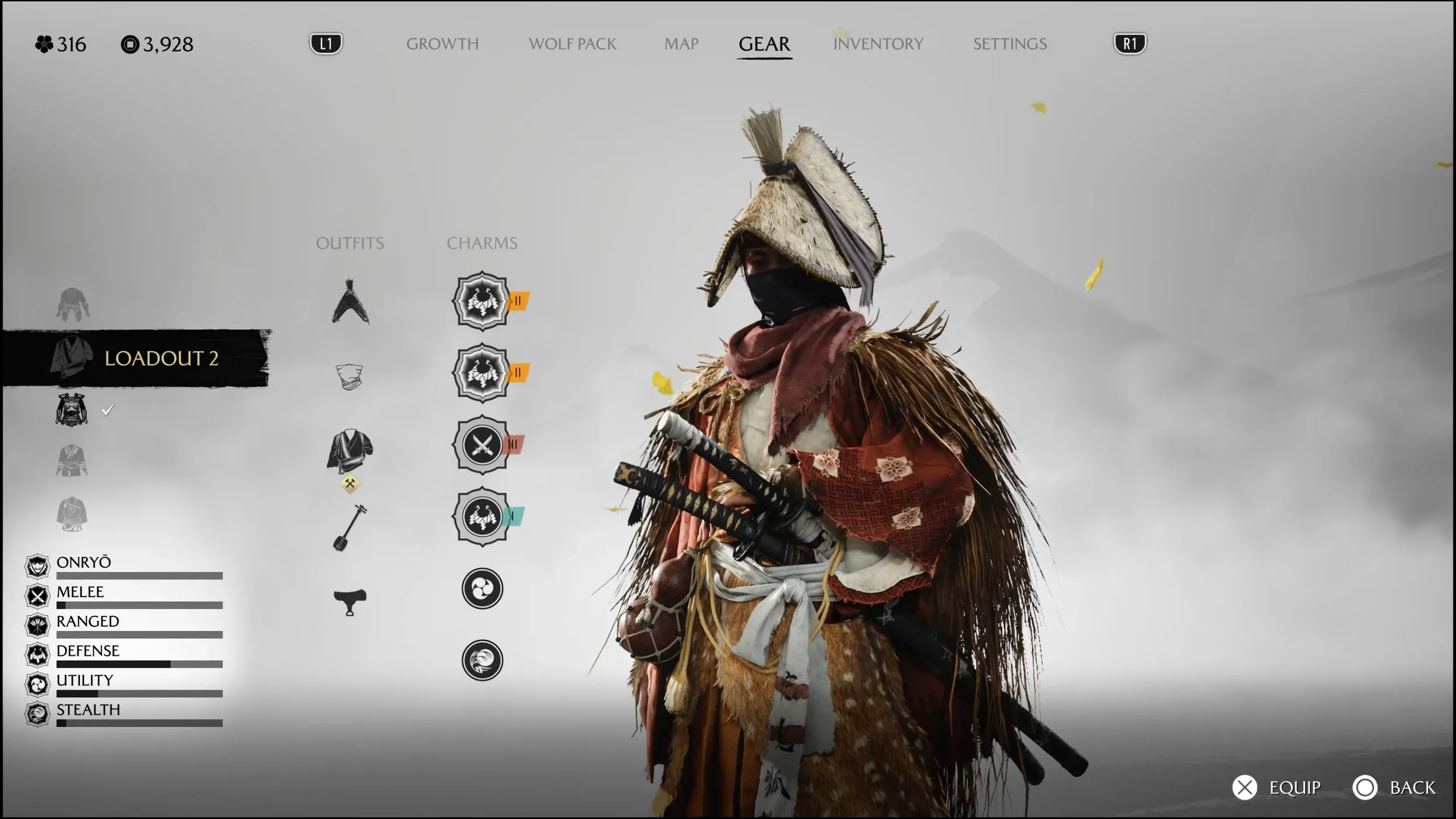Choose the checkmarked armor loadout icon
1456x819 pixels.
(72, 409)
